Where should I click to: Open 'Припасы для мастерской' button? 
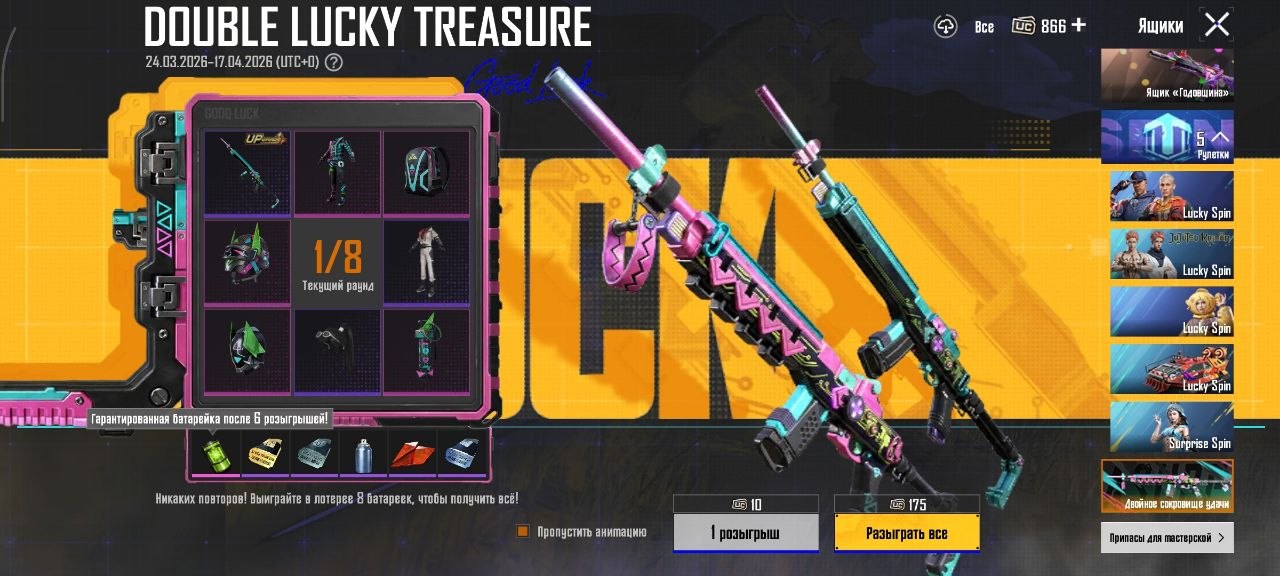(x=1167, y=538)
